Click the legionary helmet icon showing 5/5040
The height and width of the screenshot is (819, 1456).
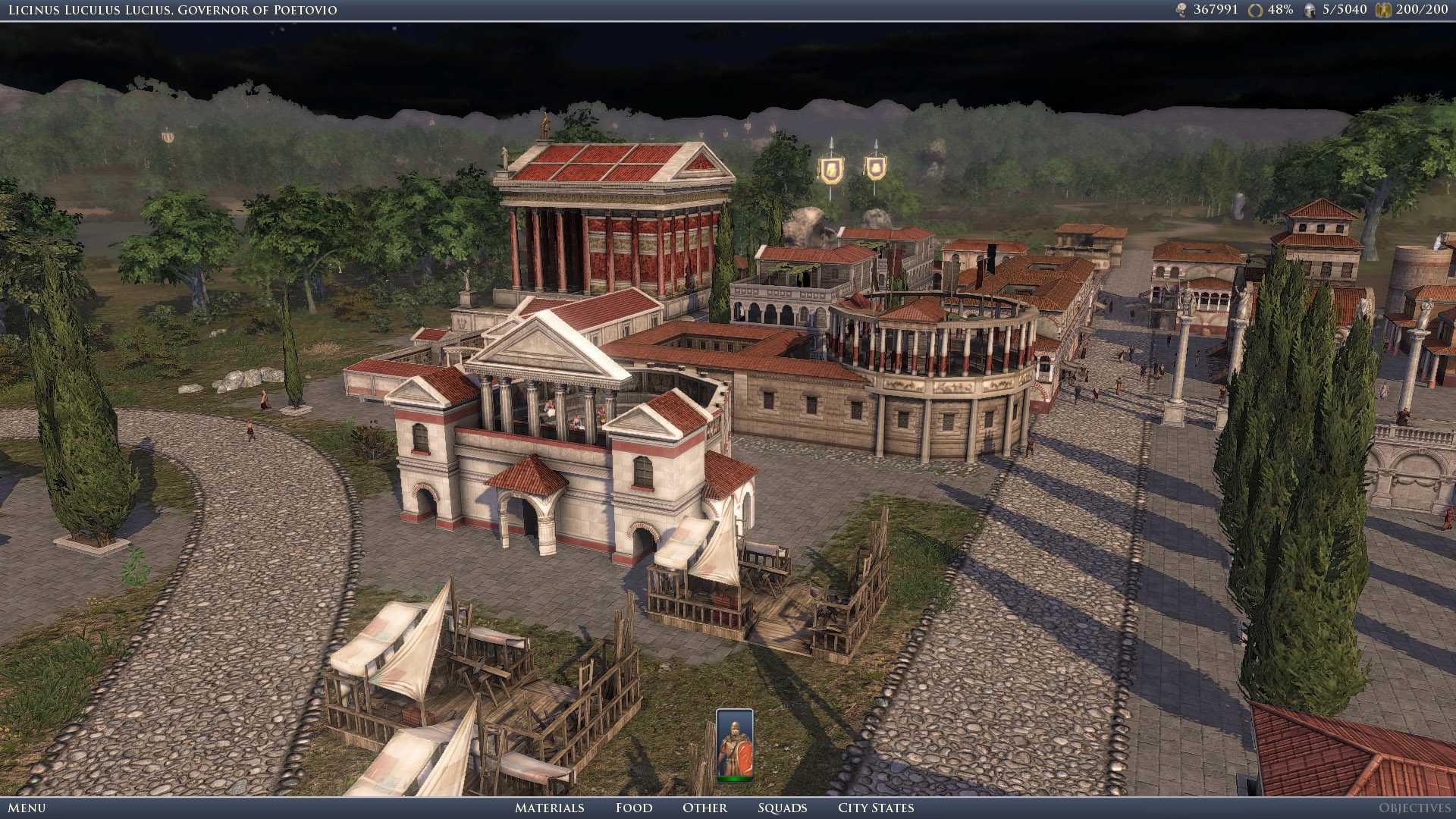[1310, 10]
